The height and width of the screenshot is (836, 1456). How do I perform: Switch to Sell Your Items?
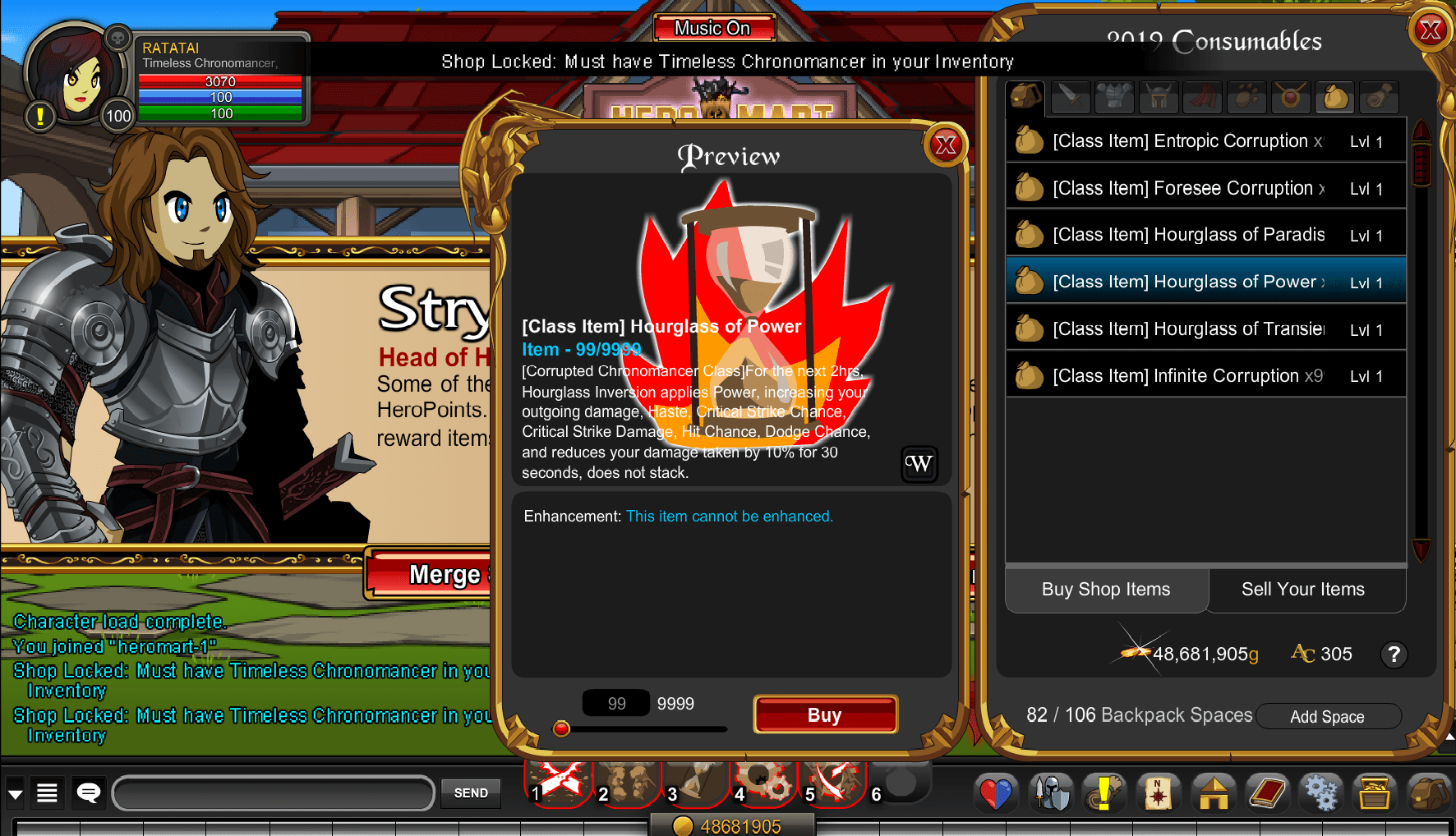[1303, 589]
